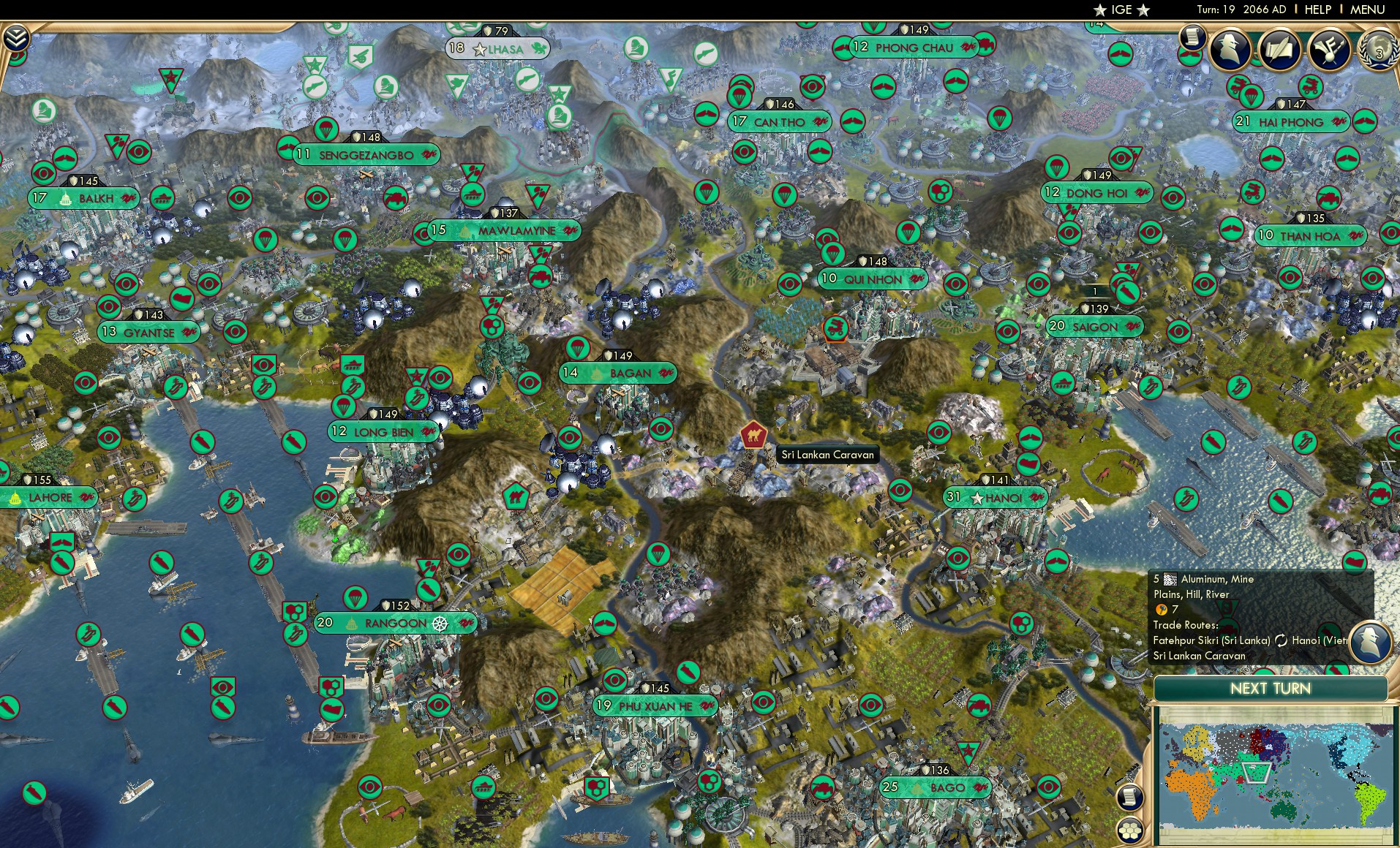Open Social Policies via scroll-and-quill icon
This screenshot has height=848, width=1400.
click(1280, 50)
